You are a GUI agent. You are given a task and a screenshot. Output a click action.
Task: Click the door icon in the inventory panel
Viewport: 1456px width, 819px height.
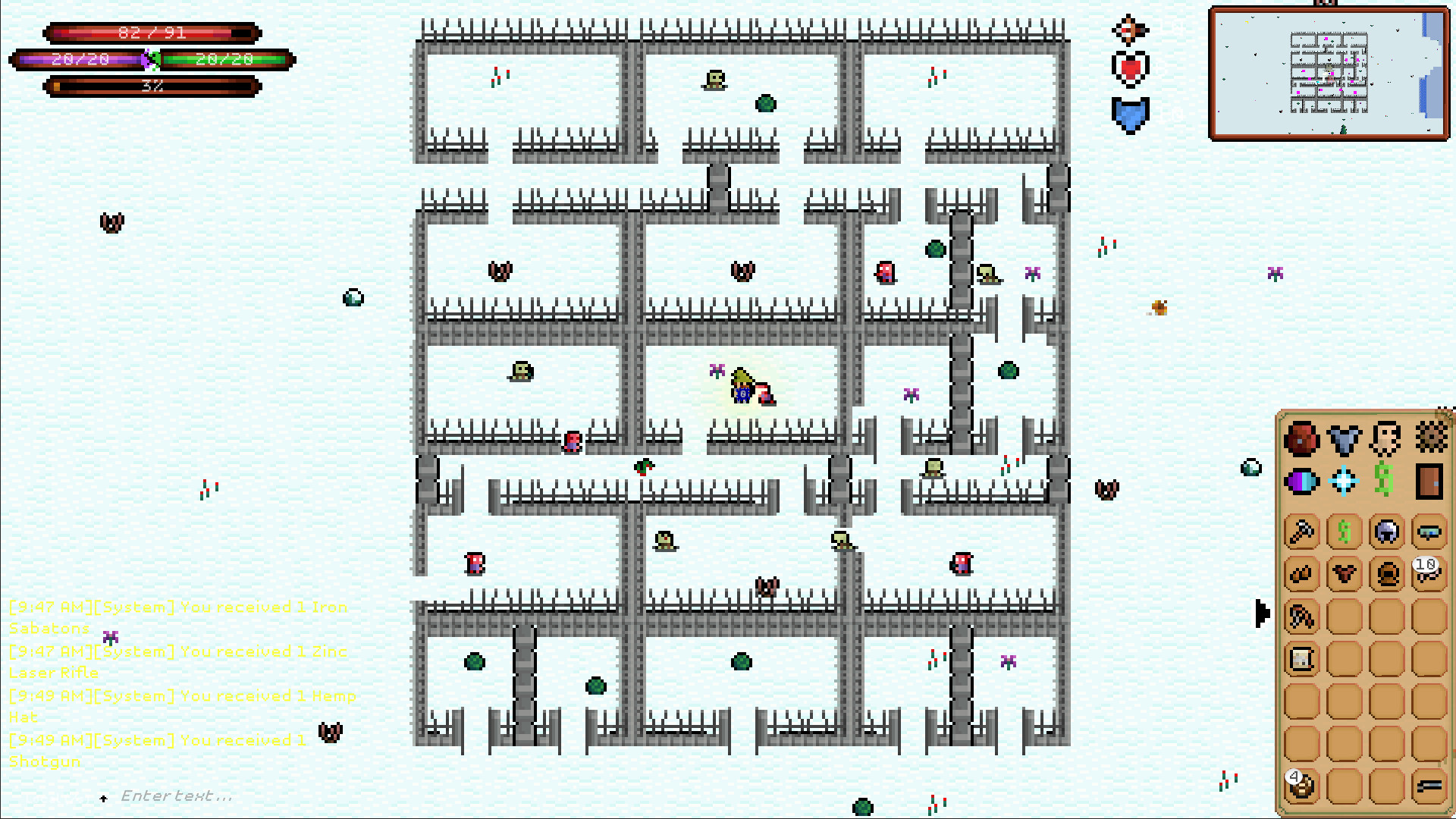[1429, 482]
